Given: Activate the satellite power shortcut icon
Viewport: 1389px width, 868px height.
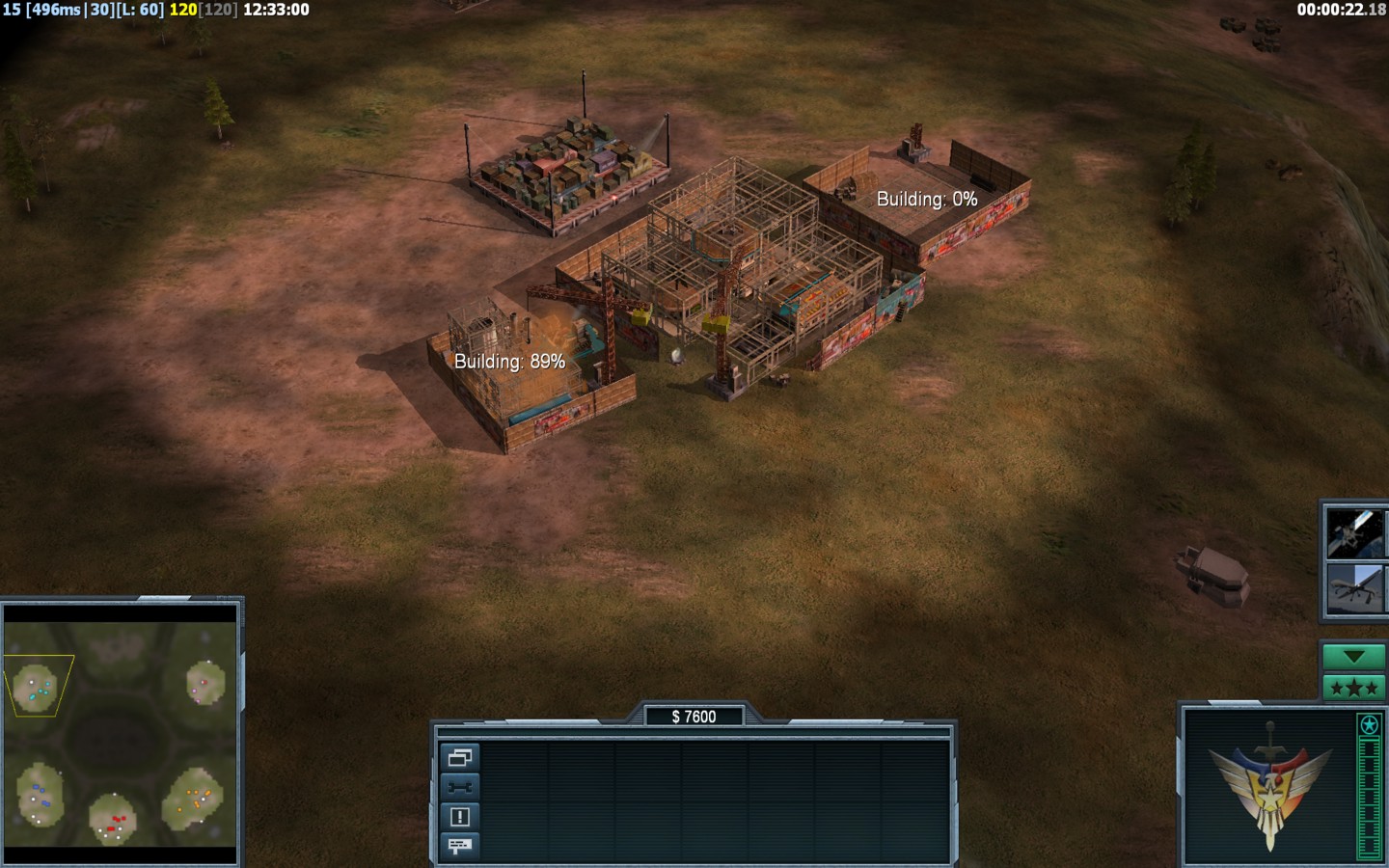Looking at the screenshot, I should [x=1354, y=533].
